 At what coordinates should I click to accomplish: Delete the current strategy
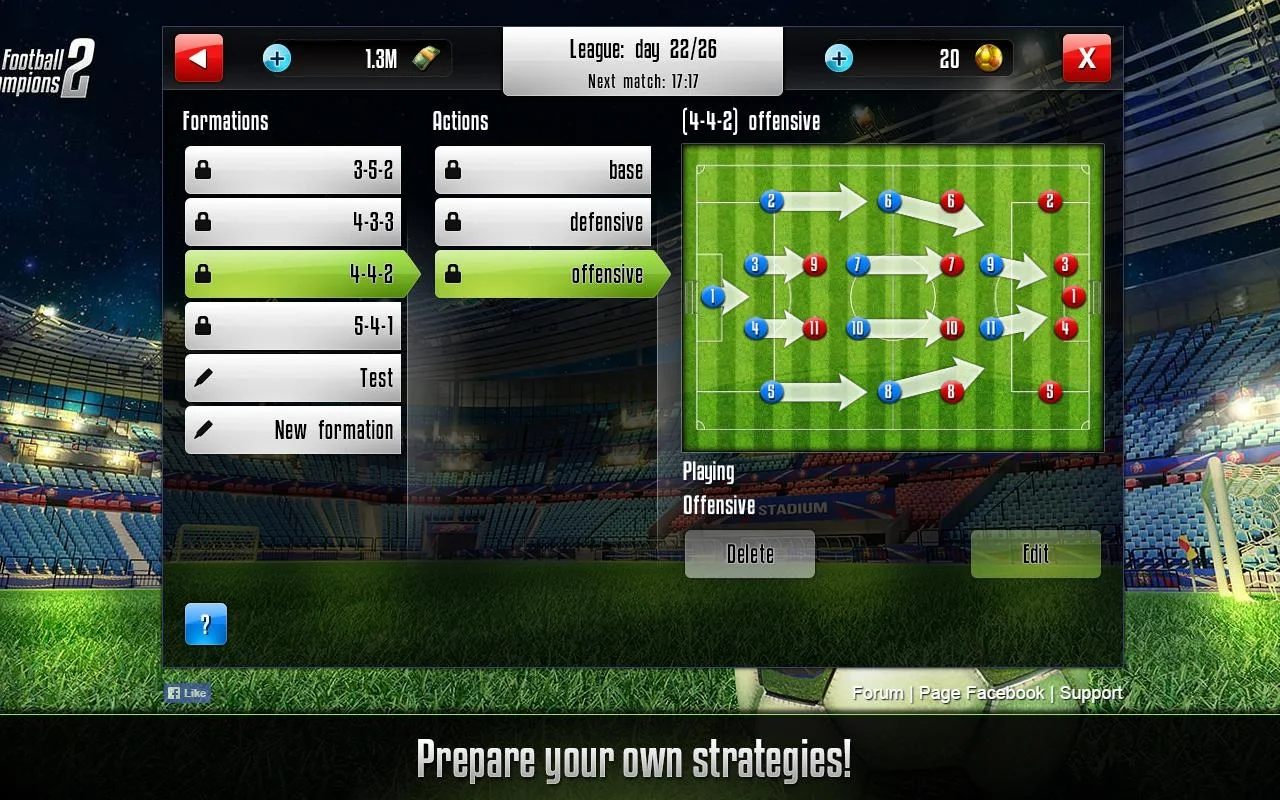750,554
